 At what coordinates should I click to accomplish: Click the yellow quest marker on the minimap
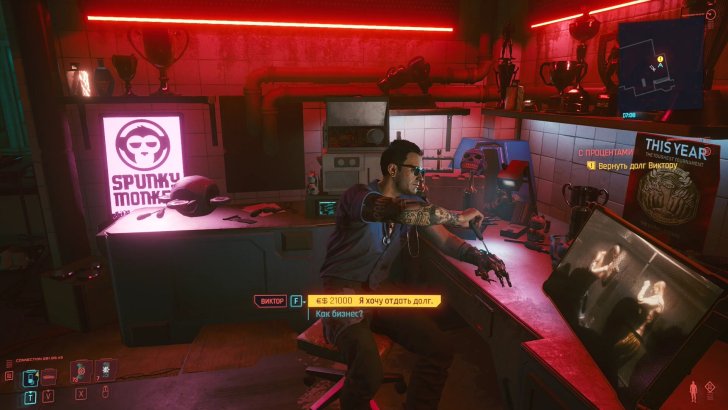662,61
